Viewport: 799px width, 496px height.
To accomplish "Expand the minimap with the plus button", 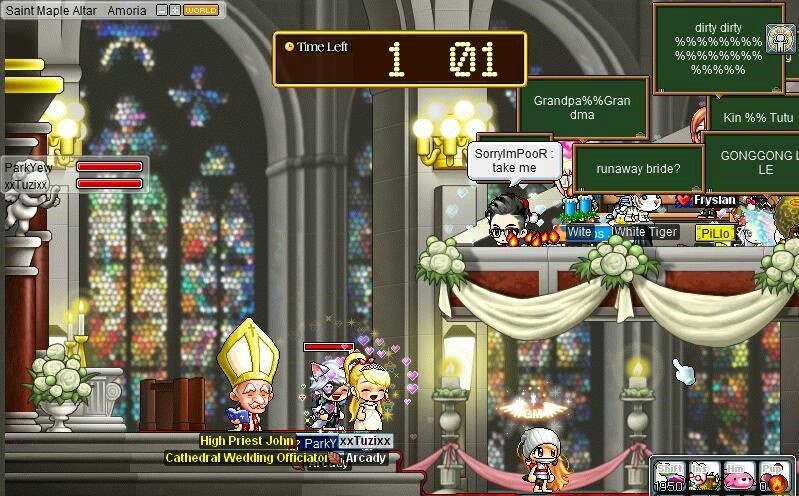I will [x=174, y=9].
